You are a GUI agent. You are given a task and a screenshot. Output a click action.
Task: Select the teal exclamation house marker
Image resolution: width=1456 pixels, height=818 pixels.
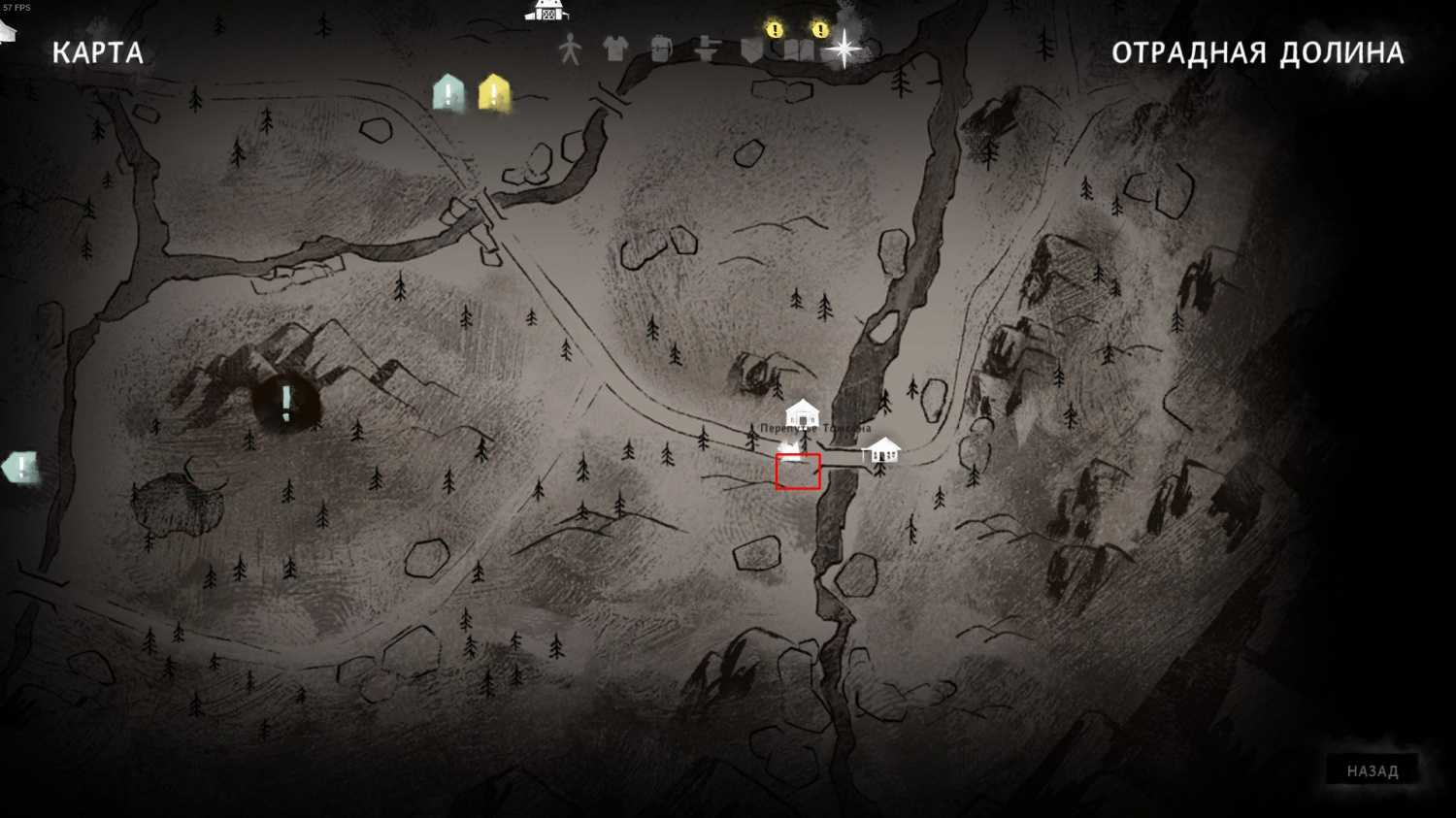pyautogui.click(x=447, y=93)
